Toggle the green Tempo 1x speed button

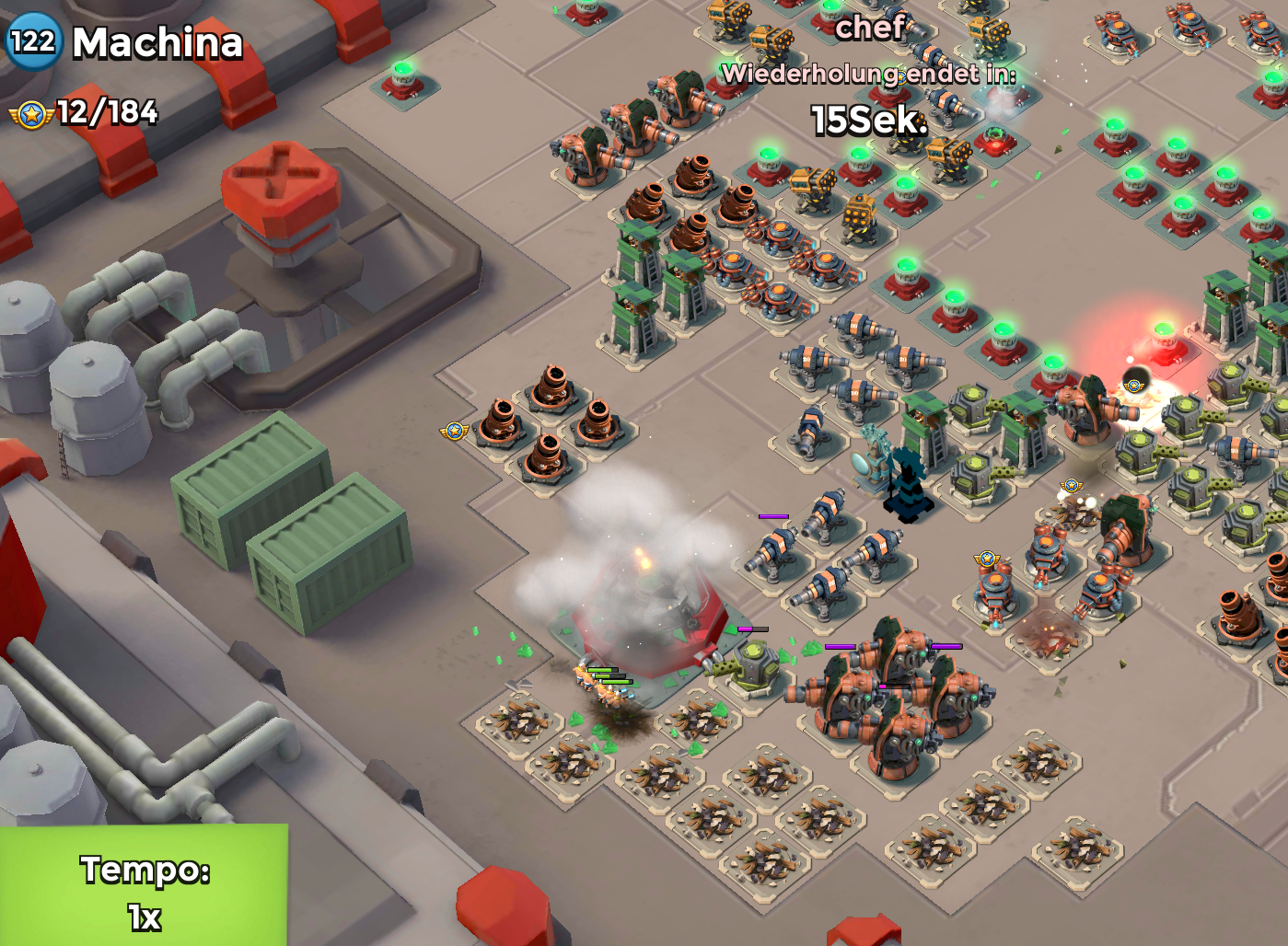click(x=145, y=886)
